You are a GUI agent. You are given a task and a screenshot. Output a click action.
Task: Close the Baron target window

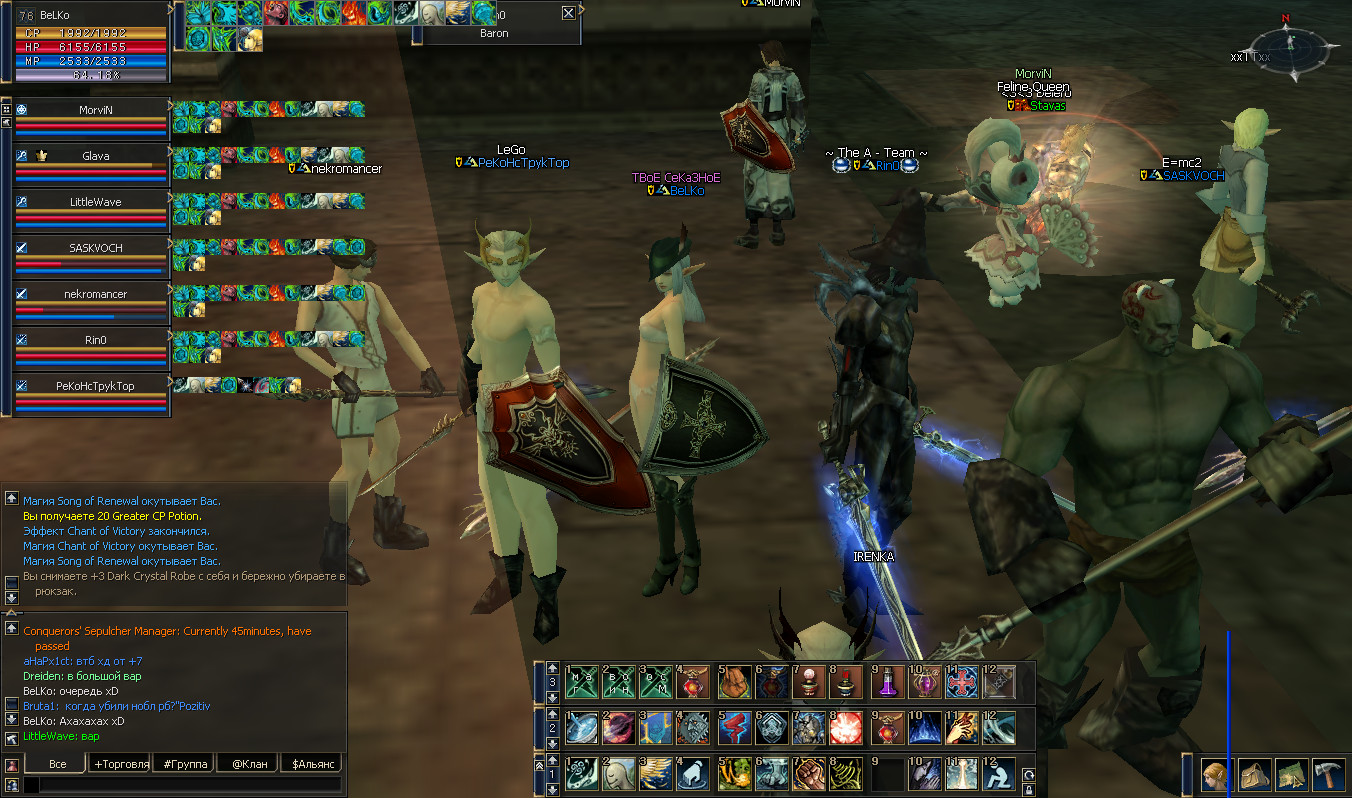pyautogui.click(x=568, y=13)
